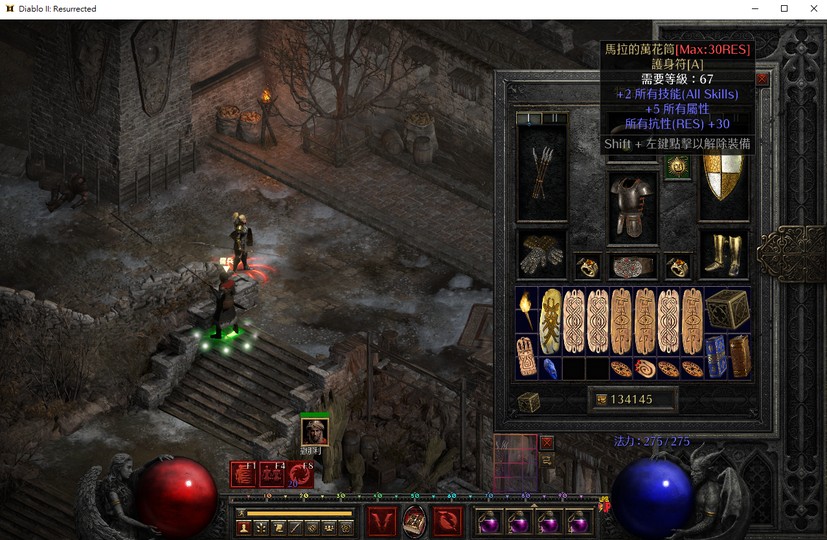Click the blue gem in inventory
Screen dimensions: 827x540
click(x=551, y=367)
